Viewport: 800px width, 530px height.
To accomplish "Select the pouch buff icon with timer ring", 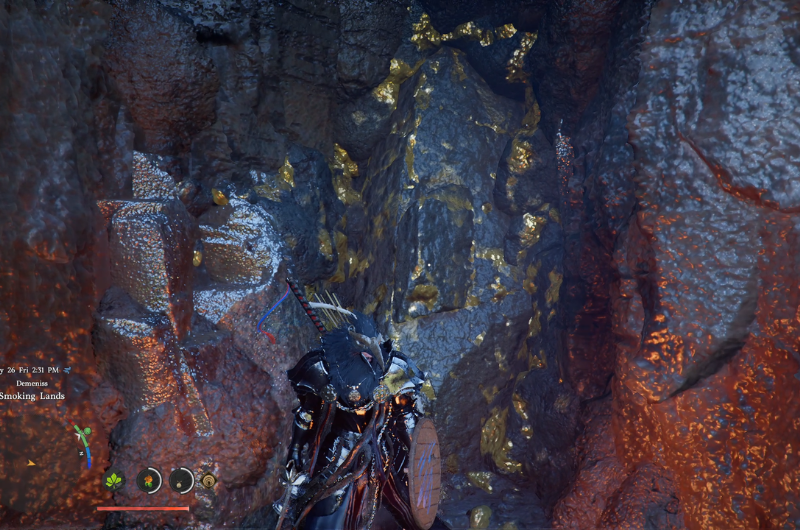I will point(181,480).
